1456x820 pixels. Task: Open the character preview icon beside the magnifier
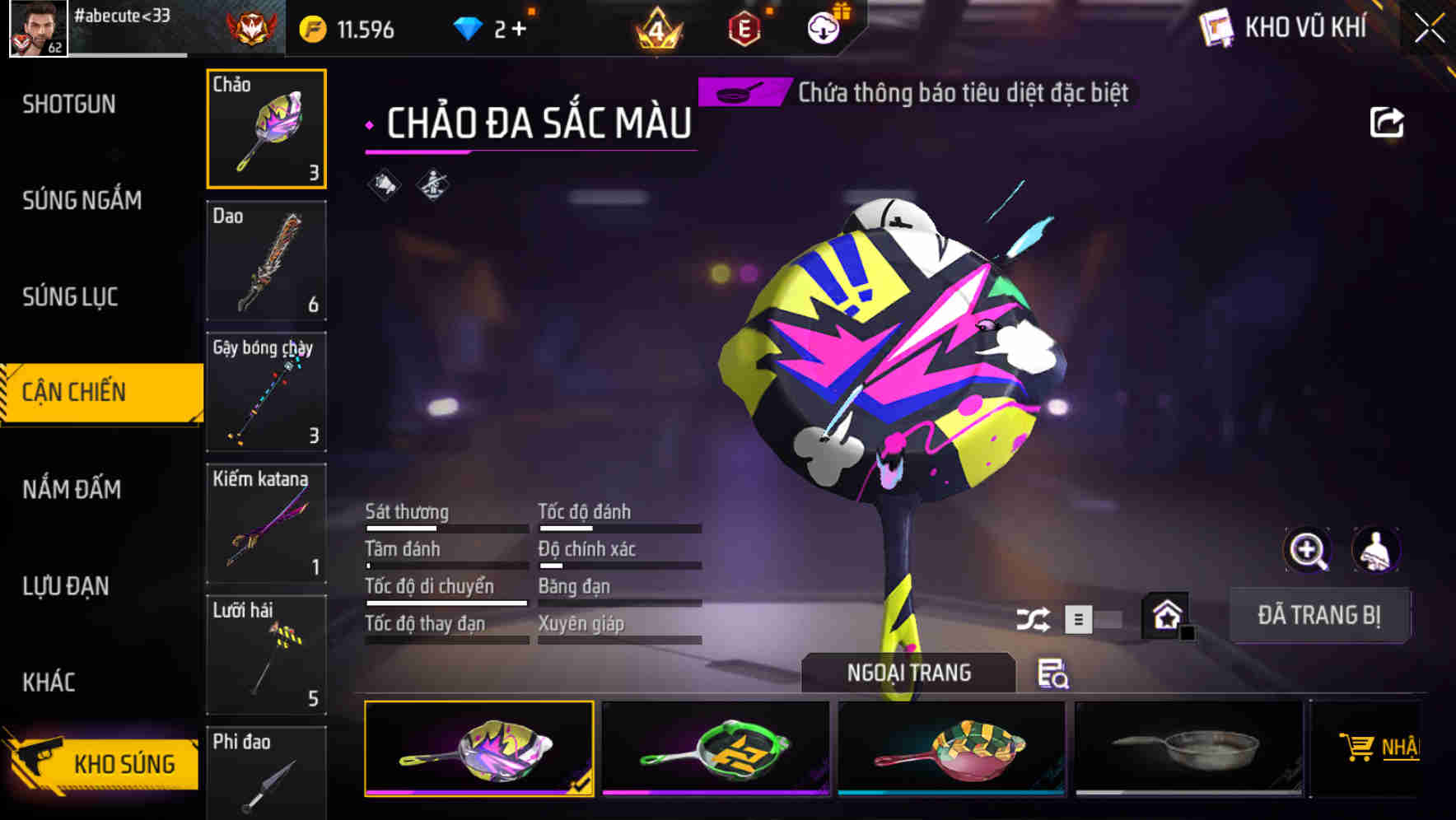pos(1376,550)
